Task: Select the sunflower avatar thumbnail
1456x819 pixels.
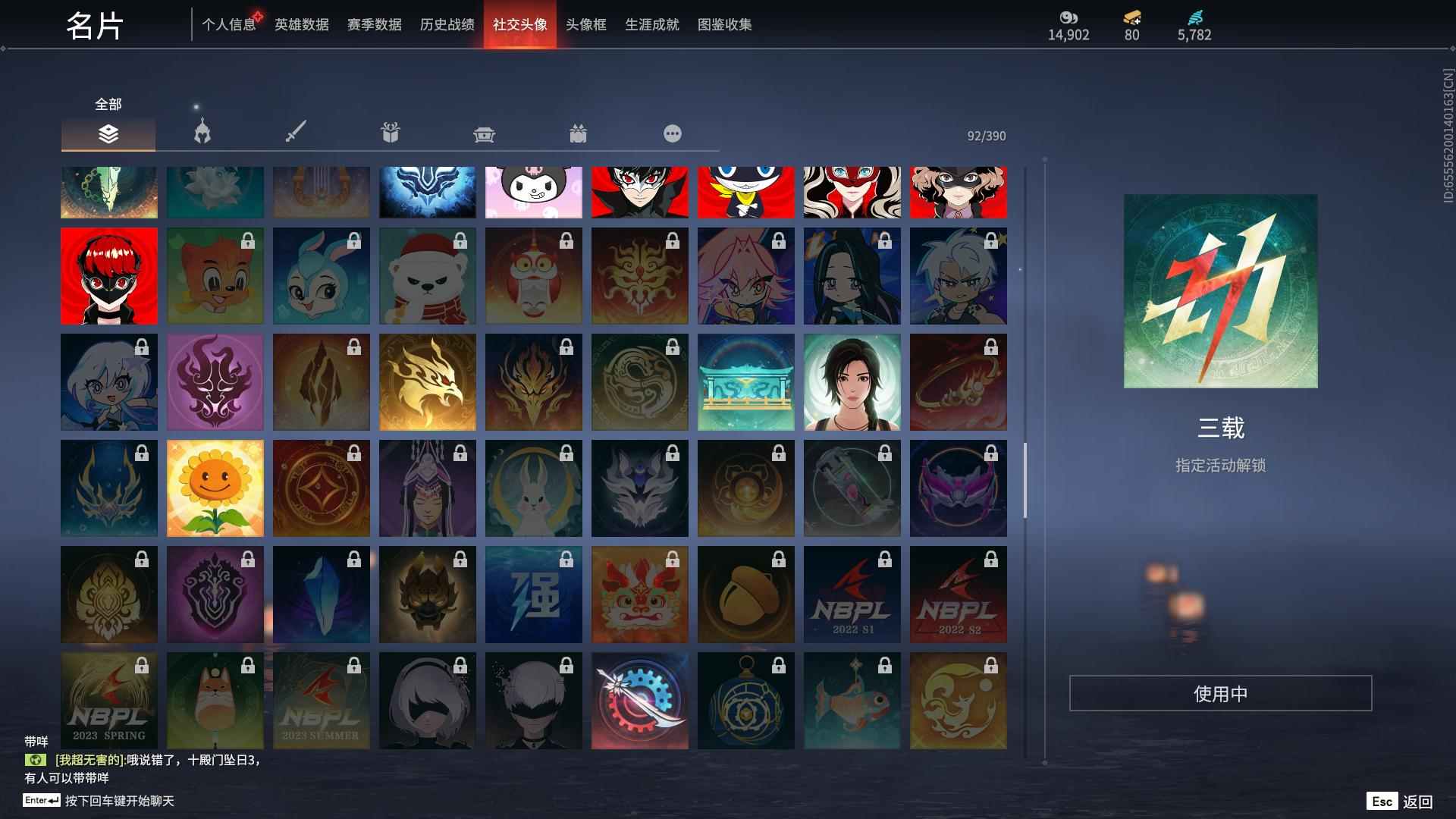Action: coord(215,488)
